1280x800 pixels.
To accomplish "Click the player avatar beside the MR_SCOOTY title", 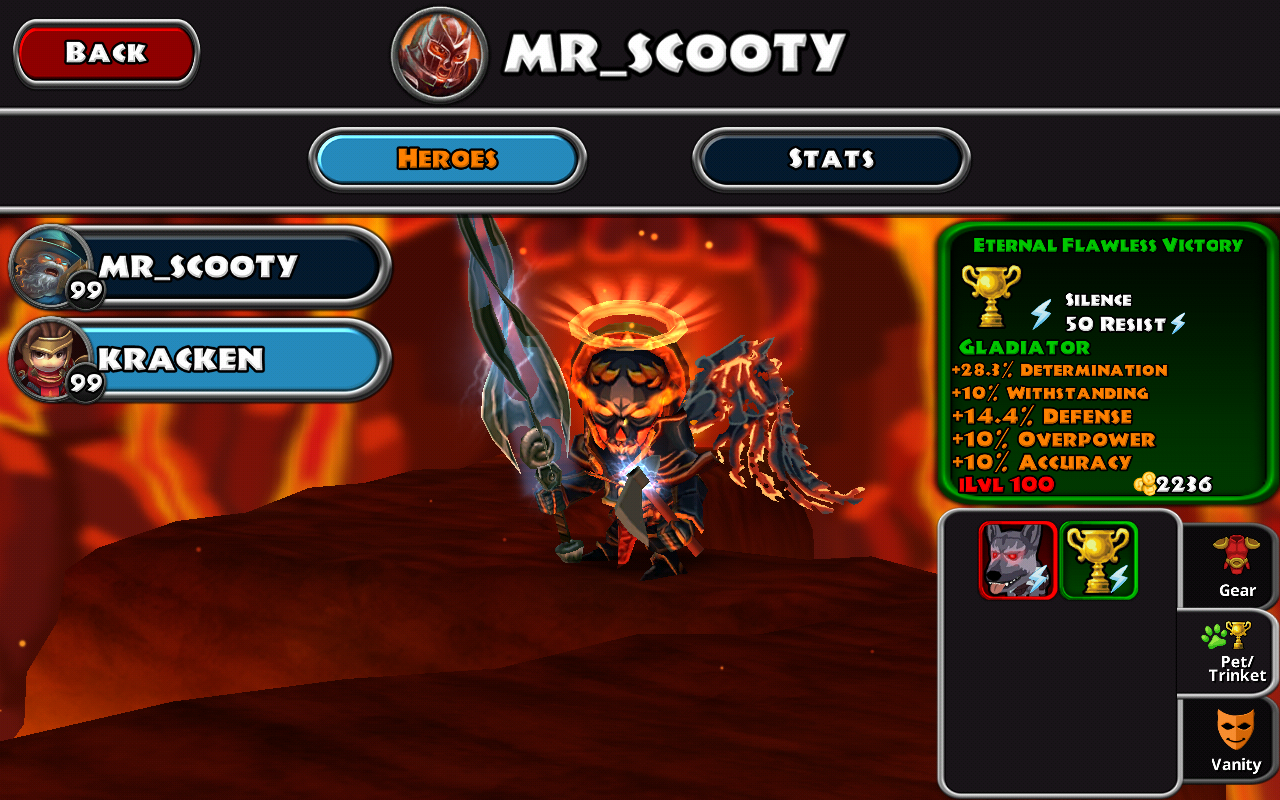I will (439, 54).
